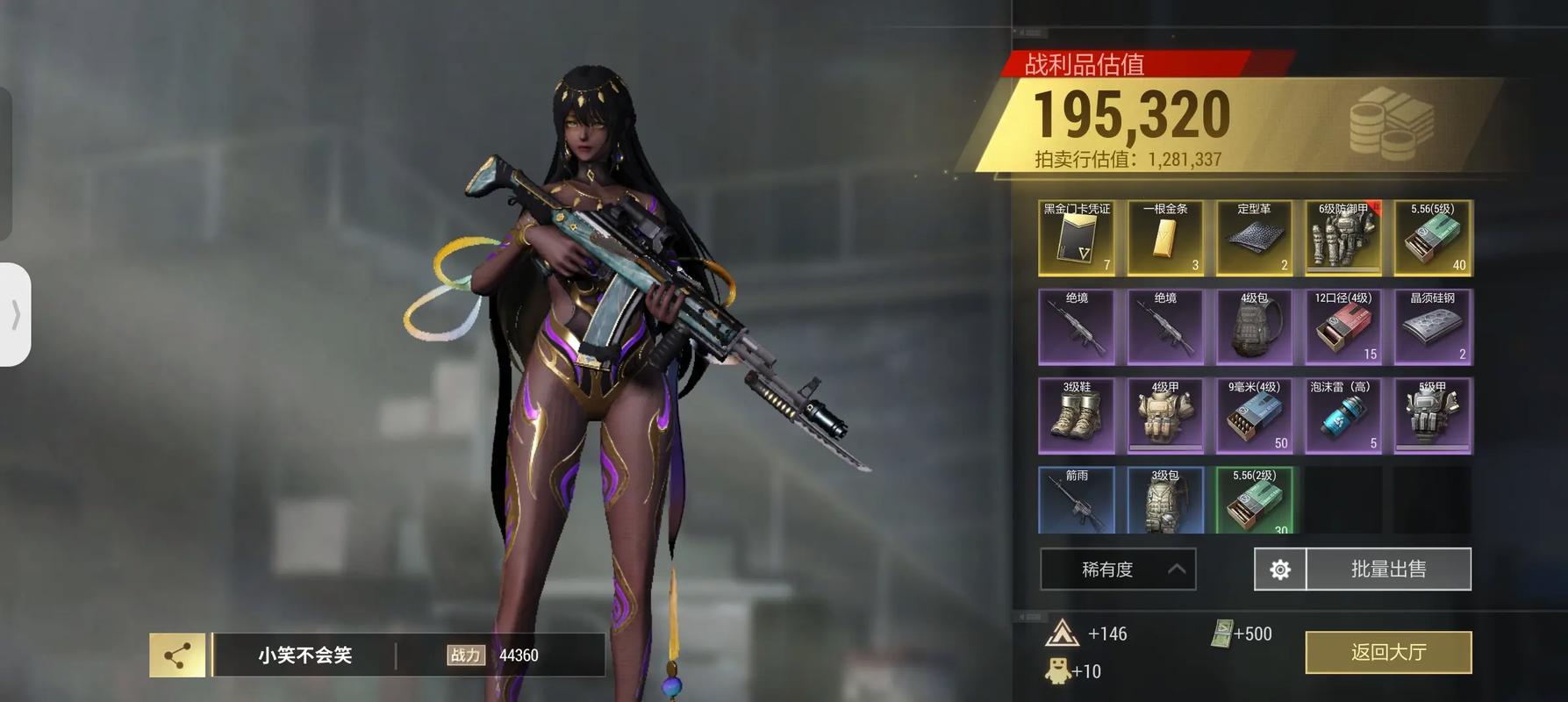Choose the 泡沫雷（高） grenade slot

[1343, 416]
